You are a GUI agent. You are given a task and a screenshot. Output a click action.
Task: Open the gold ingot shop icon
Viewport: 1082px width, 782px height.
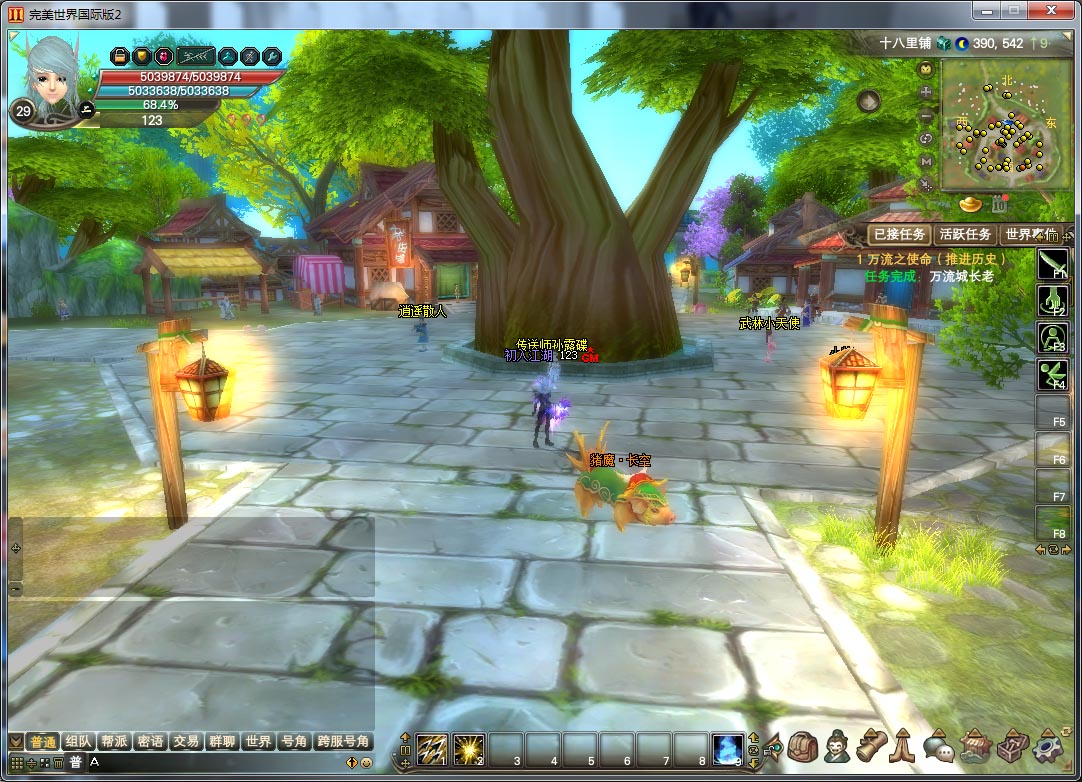tap(971, 204)
